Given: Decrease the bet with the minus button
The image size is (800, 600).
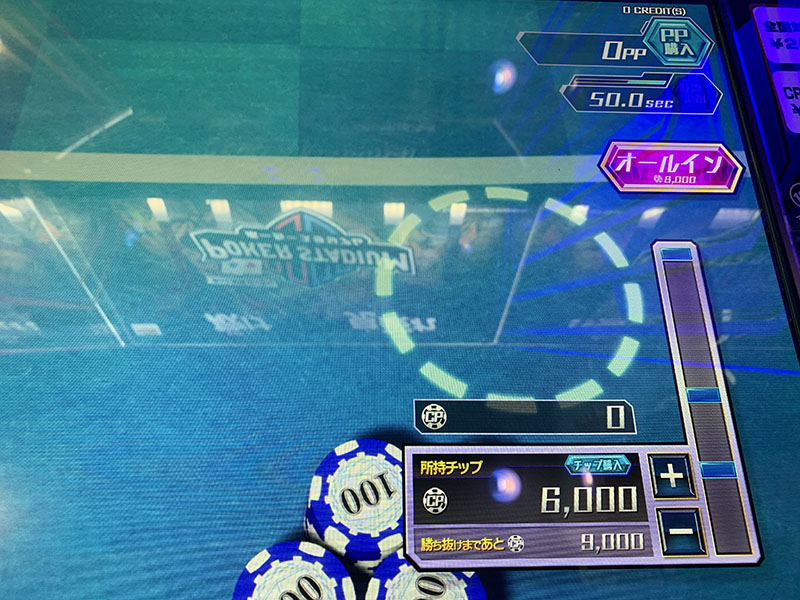Looking at the screenshot, I should click(678, 532).
